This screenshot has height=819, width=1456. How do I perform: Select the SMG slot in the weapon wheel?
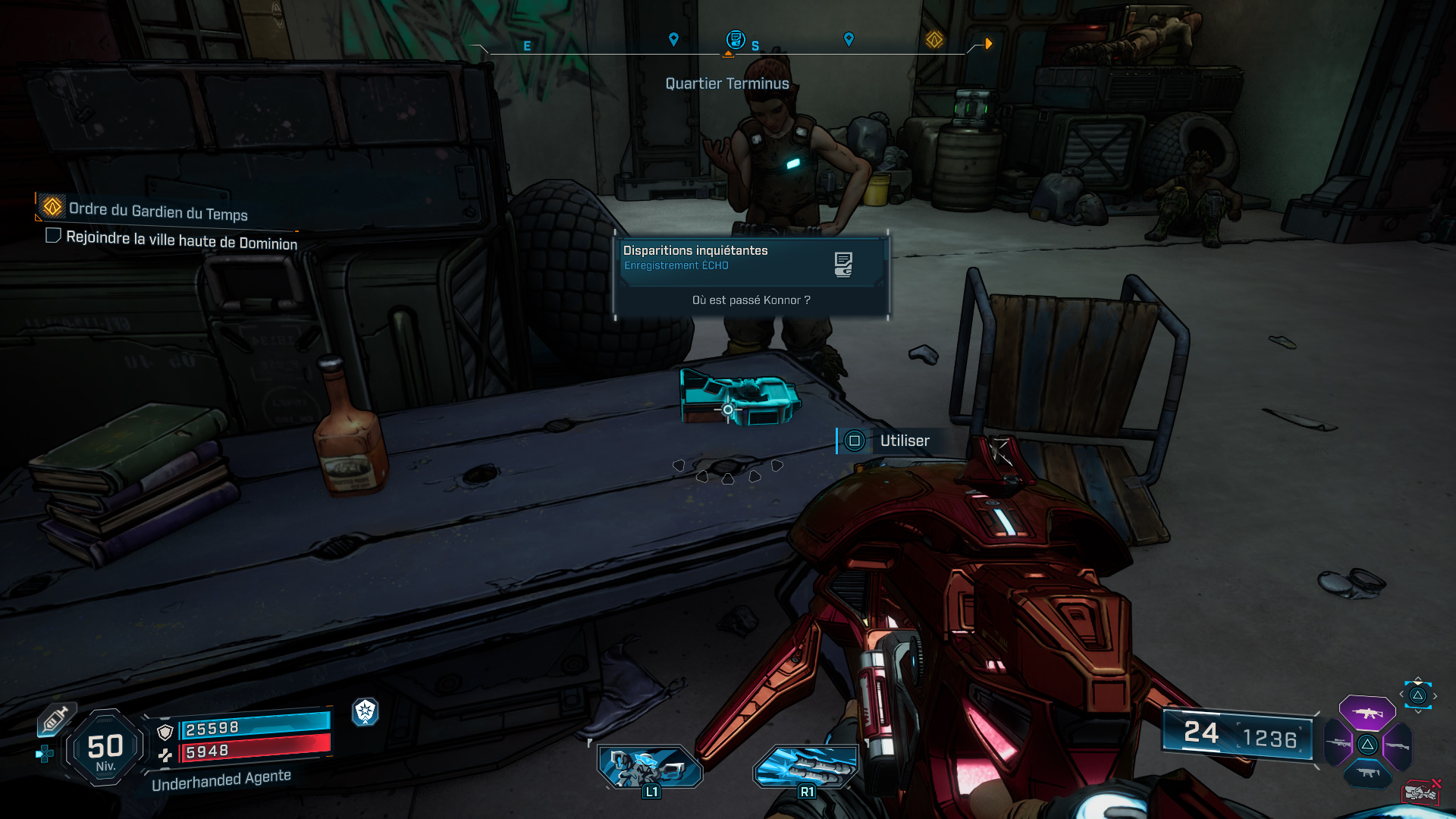point(1367,772)
